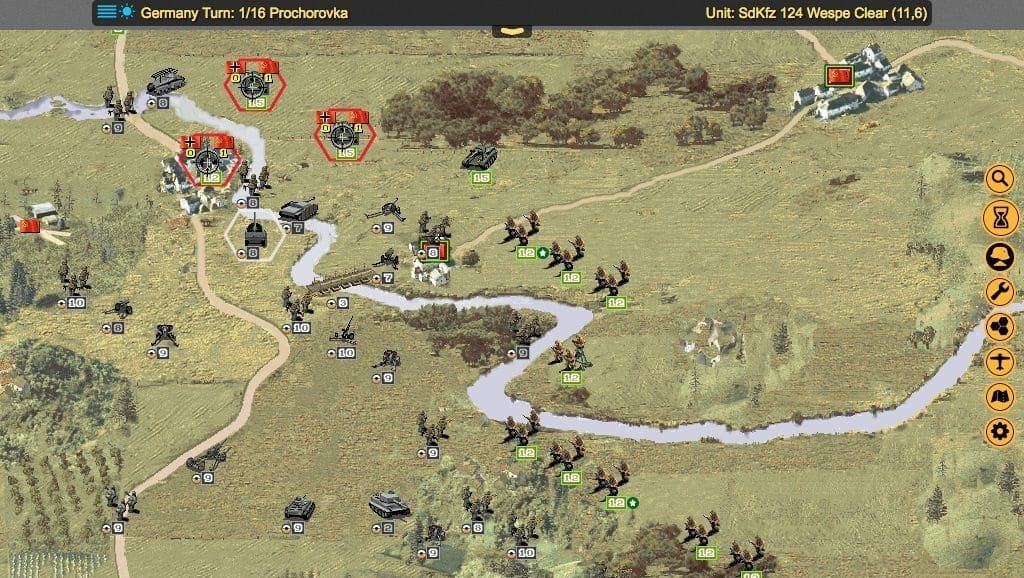
Task: End the turn with the hourglass button
Action: [x=999, y=216]
